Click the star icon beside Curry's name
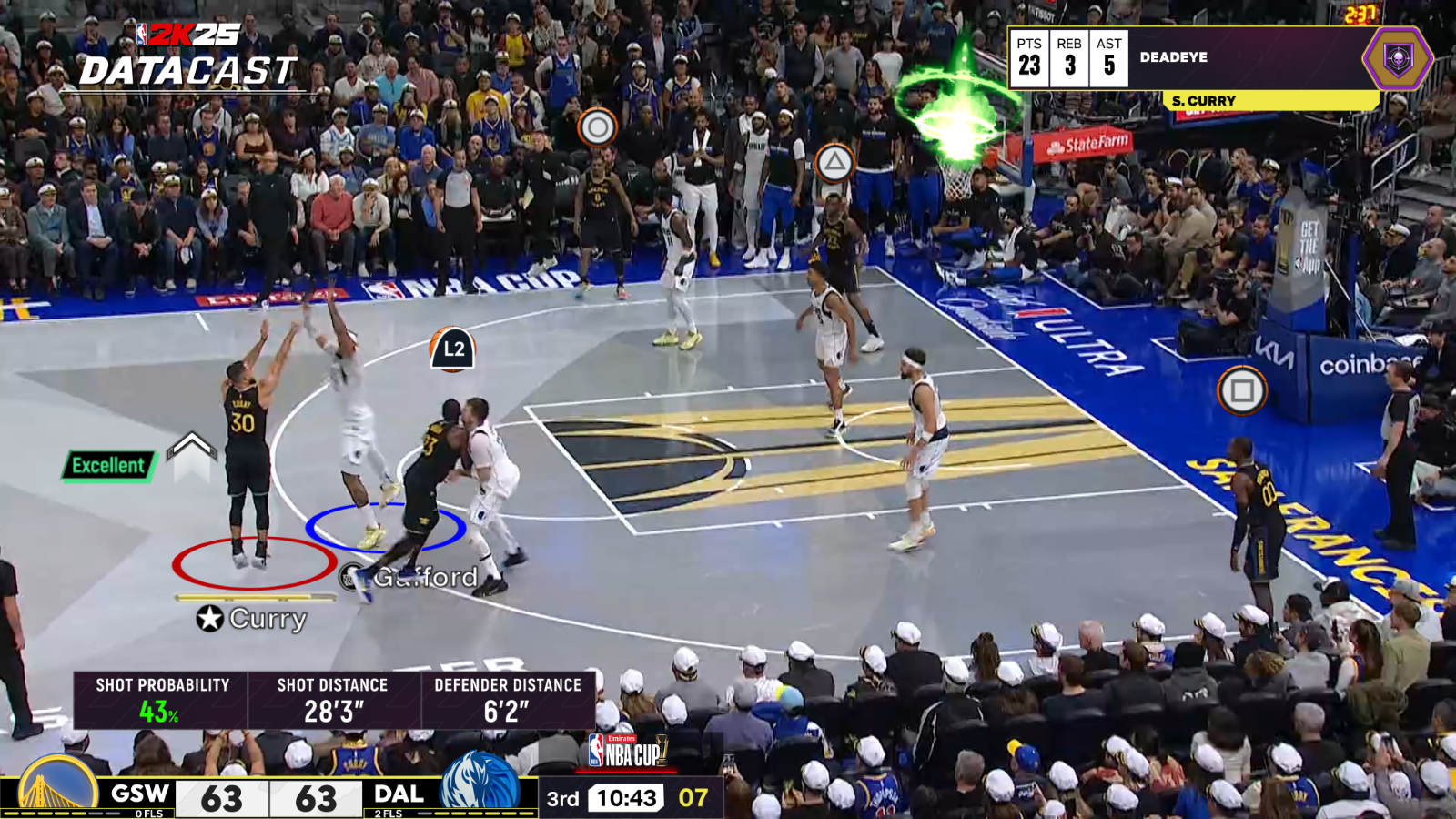 click(x=209, y=617)
